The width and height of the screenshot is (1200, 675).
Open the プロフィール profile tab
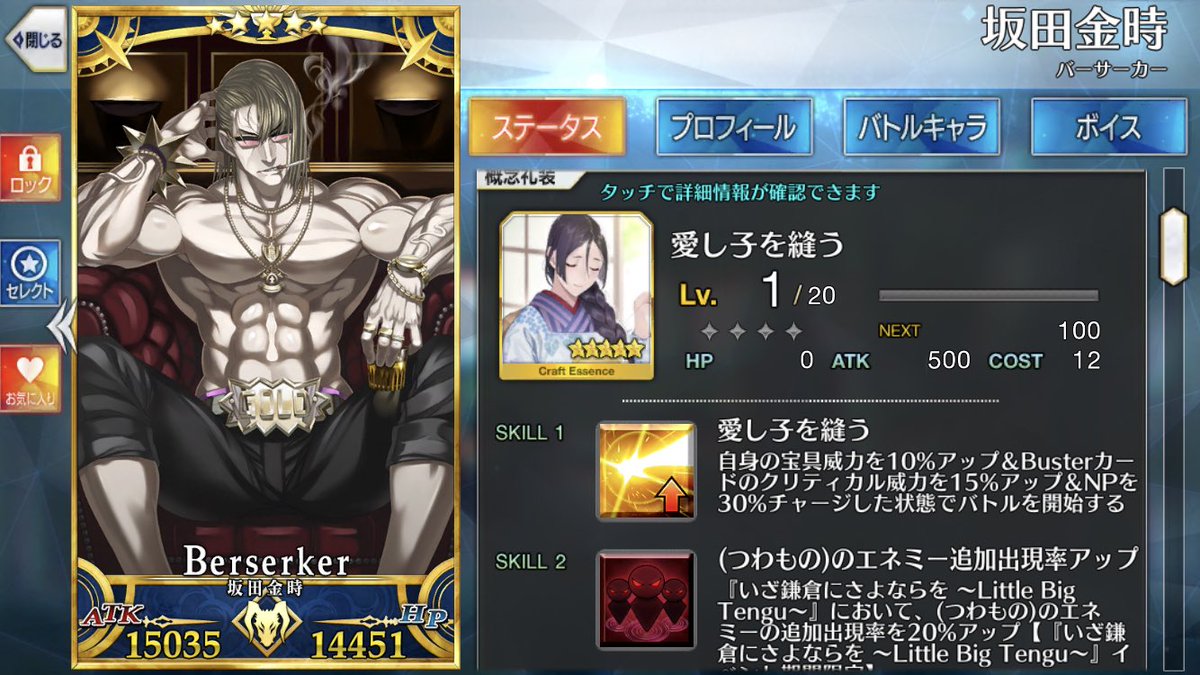pos(732,127)
